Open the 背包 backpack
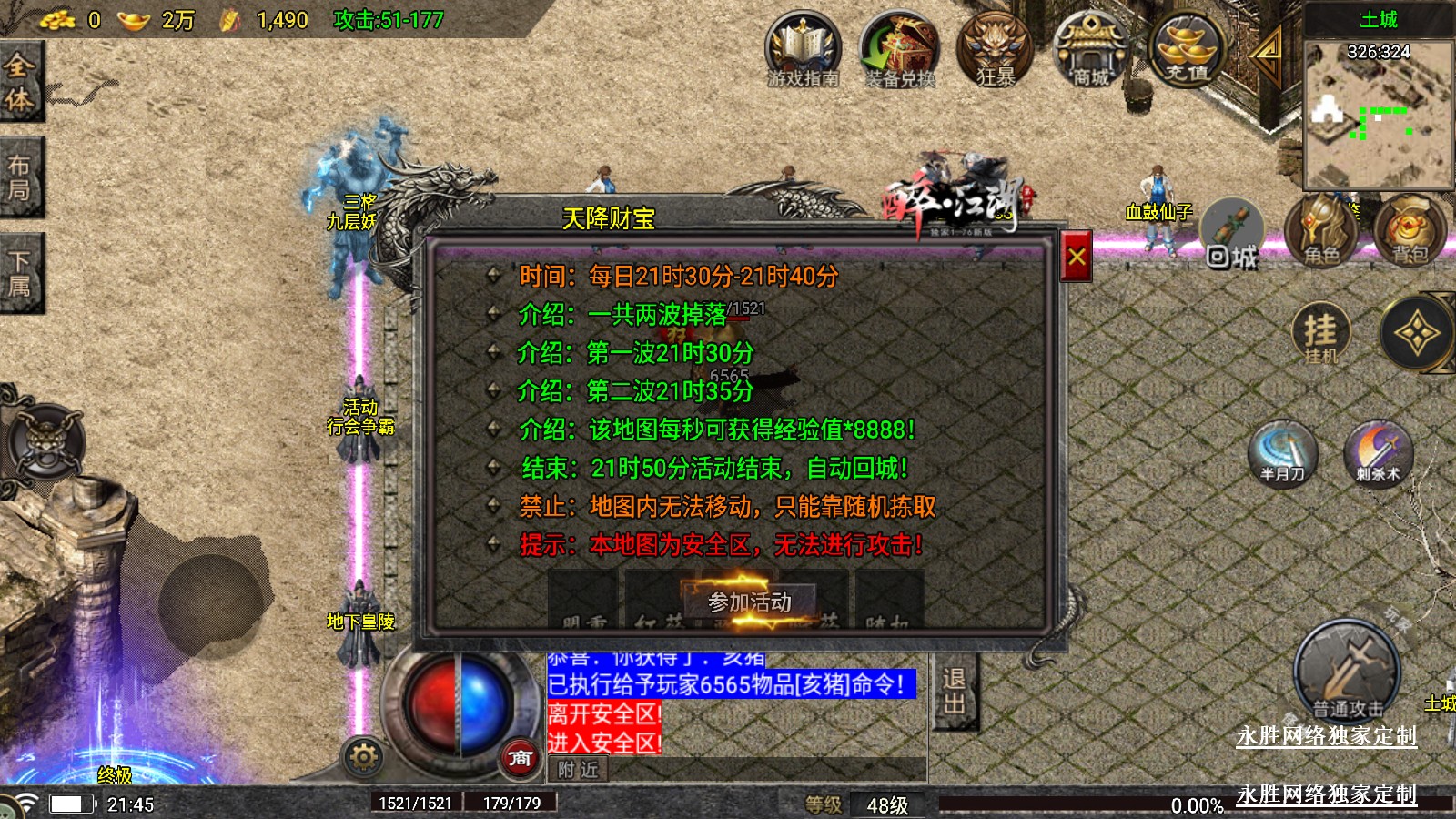This screenshot has height=819, width=1456. click(1410, 231)
